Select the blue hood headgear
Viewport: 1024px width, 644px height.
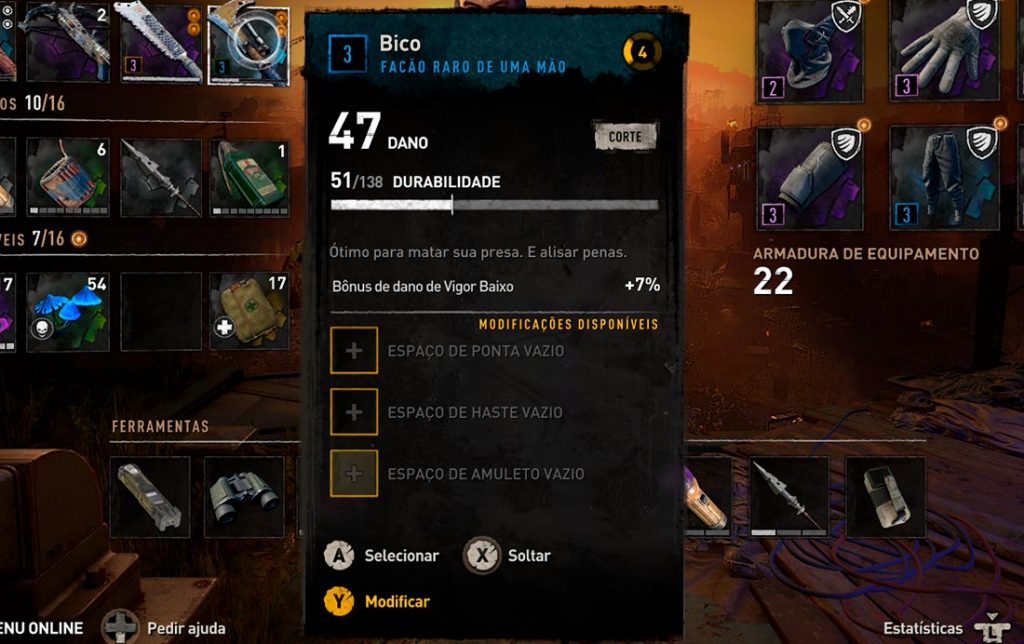[x=810, y=50]
